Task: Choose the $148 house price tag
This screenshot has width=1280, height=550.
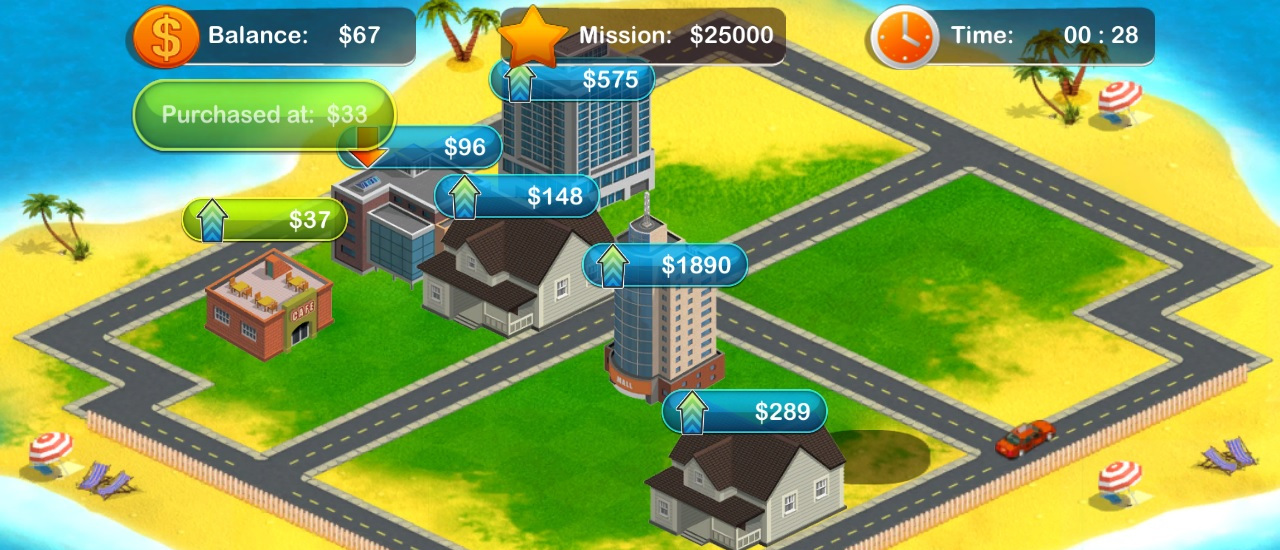Action: tap(516, 197)
